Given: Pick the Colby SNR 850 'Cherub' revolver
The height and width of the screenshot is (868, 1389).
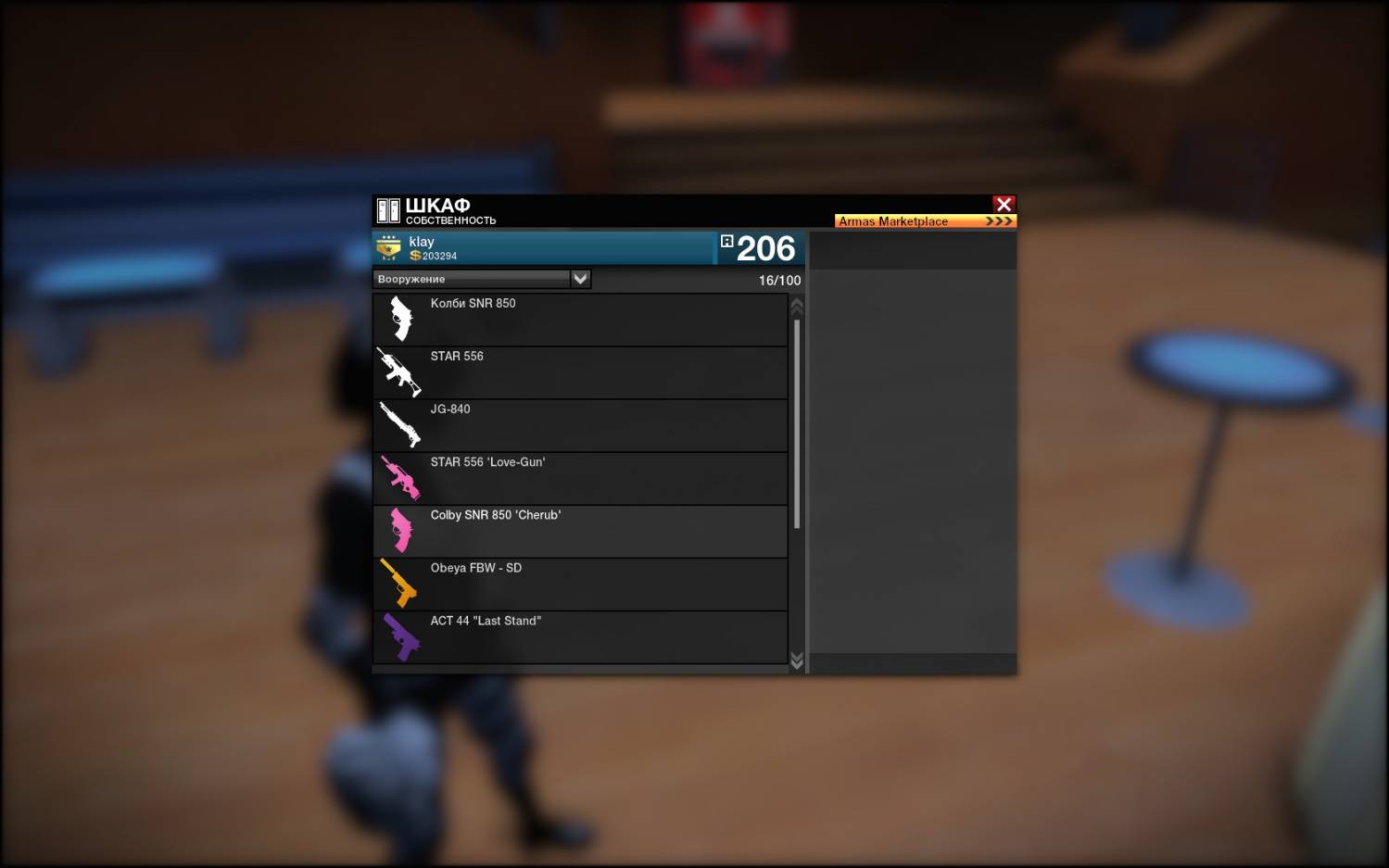Looking at the screenshot, I should [580, 531].
